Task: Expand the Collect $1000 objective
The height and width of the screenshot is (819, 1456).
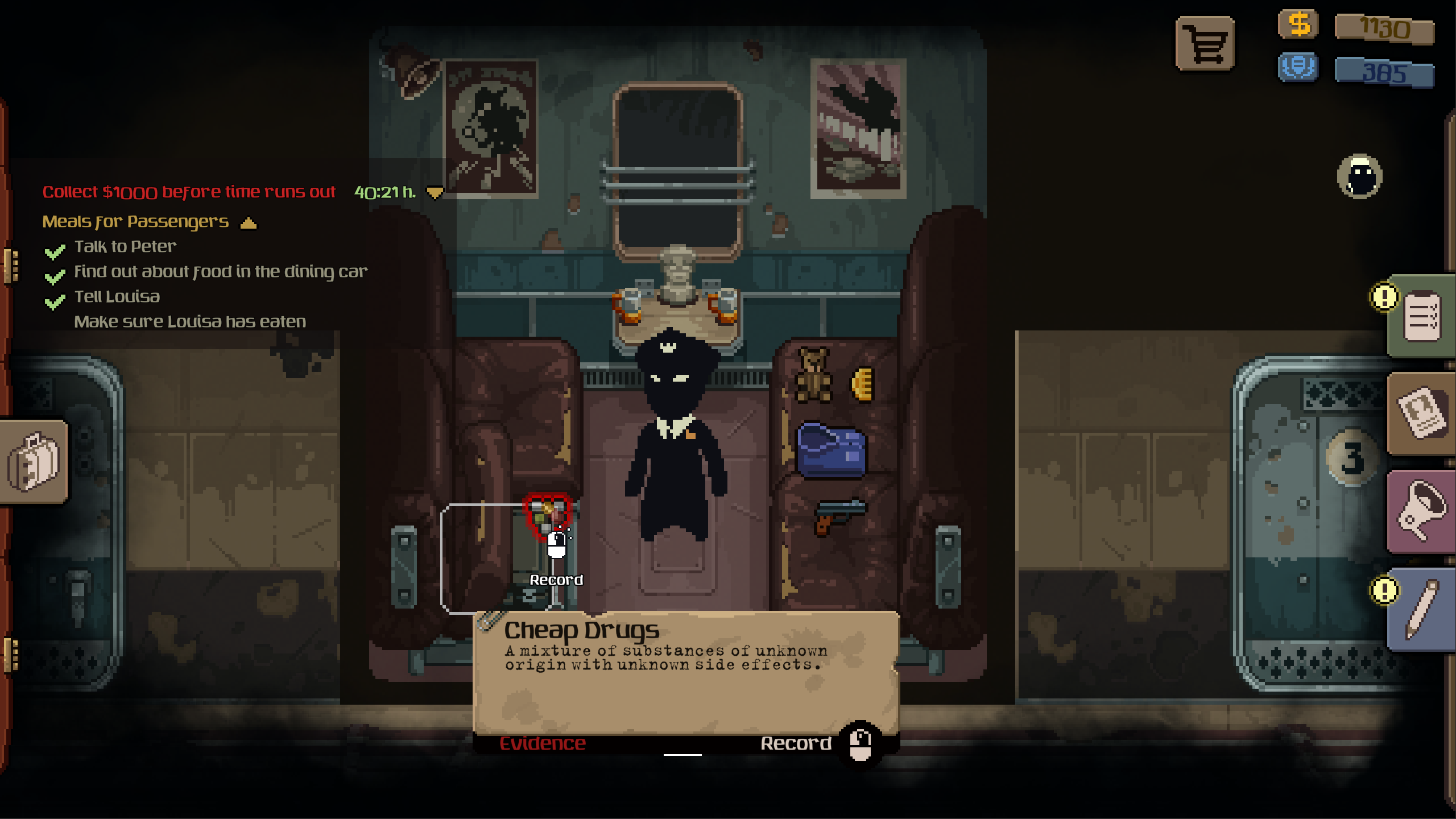Action: [435, 193]
